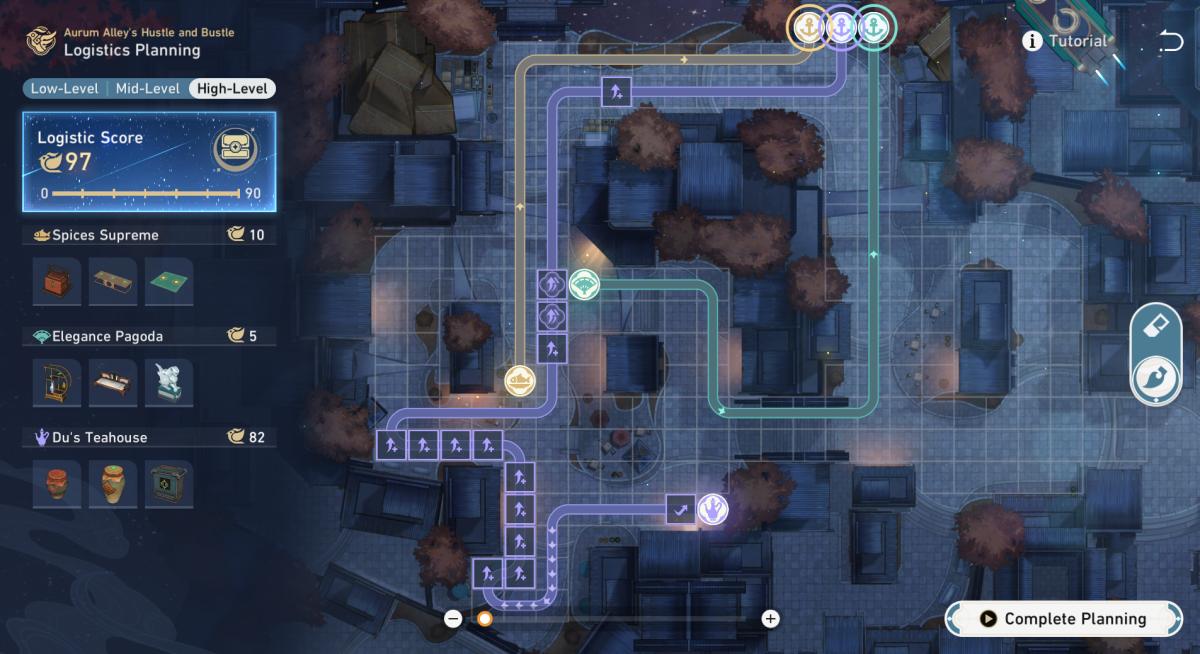Screen dimensions: 1200x654
Task: Click the Elegance Pagoda fan node on map
Action: pos(584,285)
